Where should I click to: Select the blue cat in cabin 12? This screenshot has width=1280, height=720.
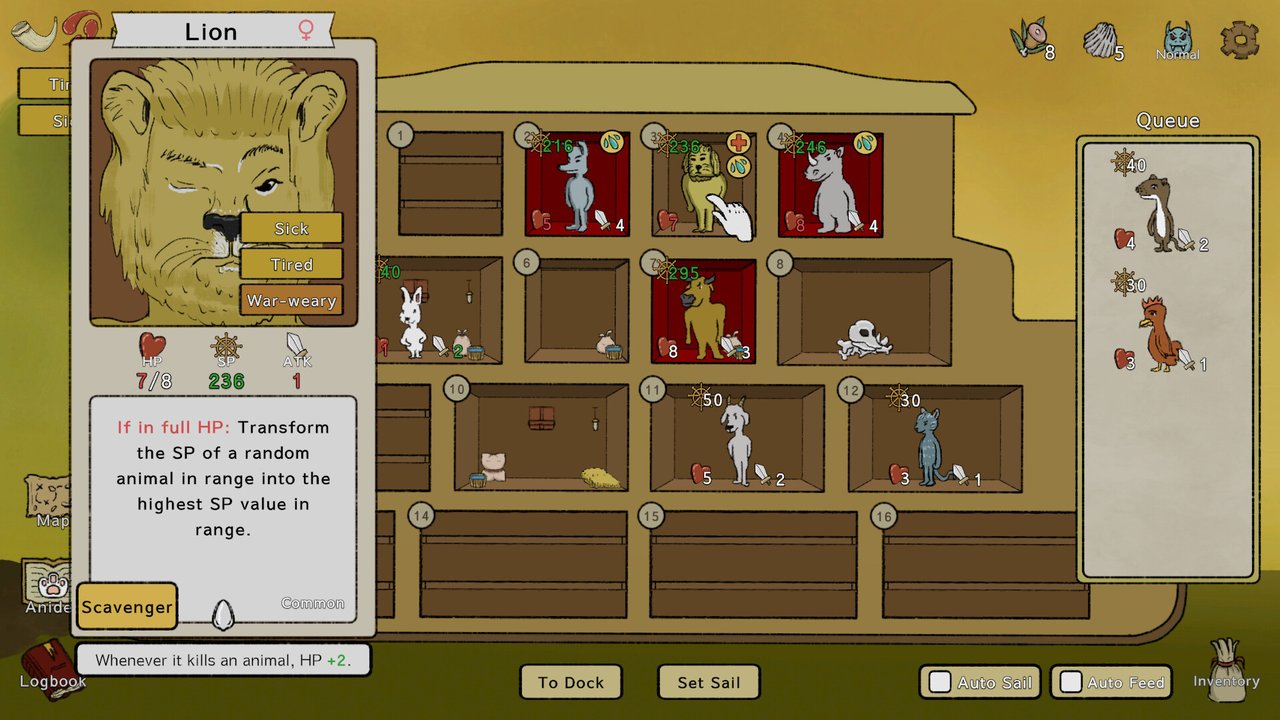pyautogui.click(x=929, y=447)
